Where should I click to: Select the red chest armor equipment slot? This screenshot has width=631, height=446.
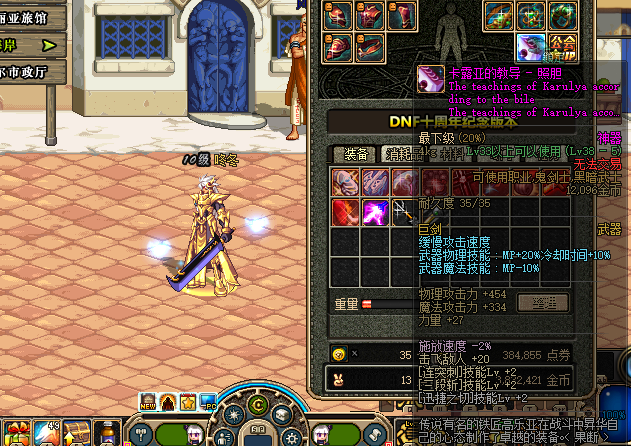point(371,15)
